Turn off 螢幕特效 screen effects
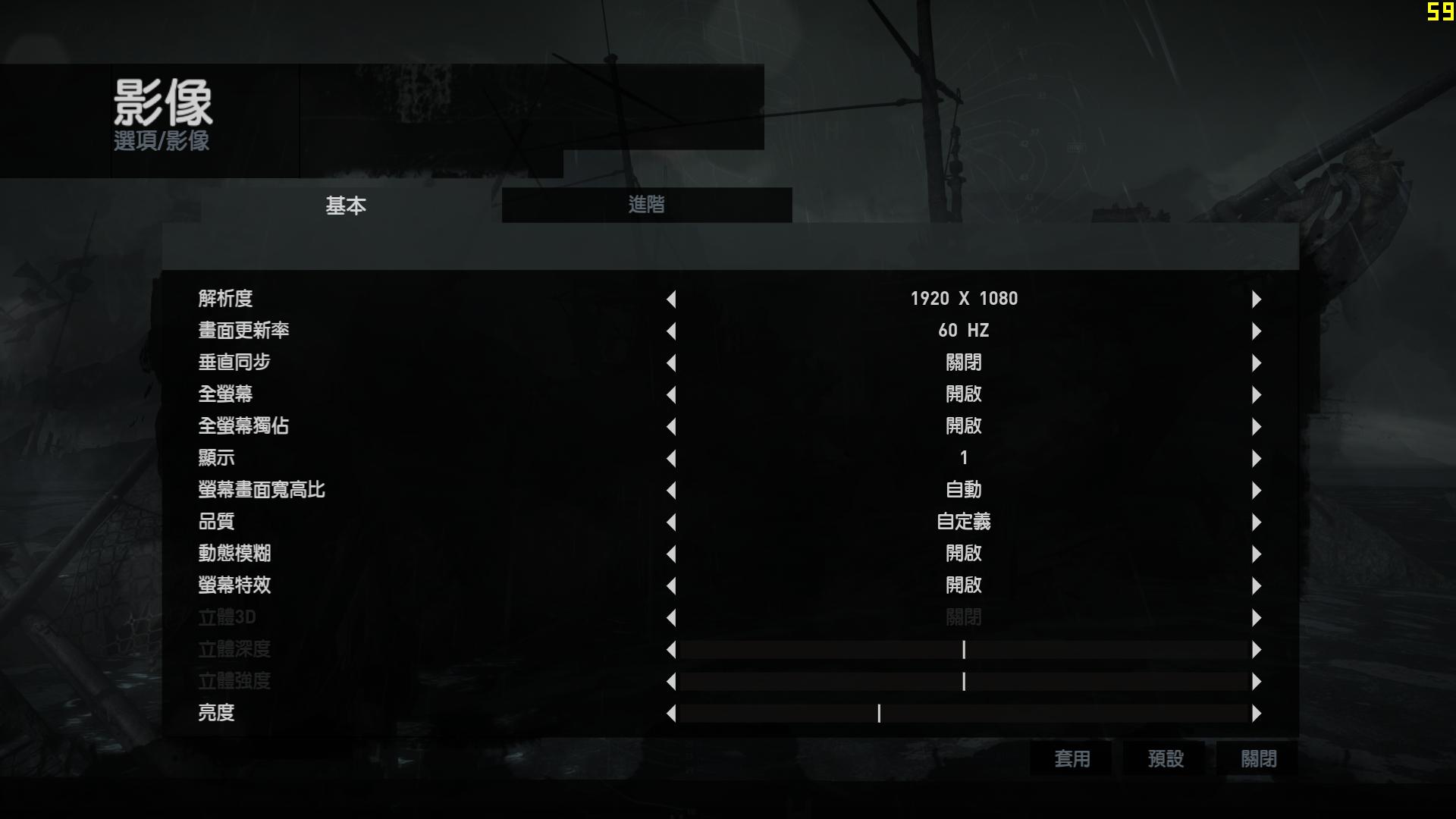 (1256, 585)
